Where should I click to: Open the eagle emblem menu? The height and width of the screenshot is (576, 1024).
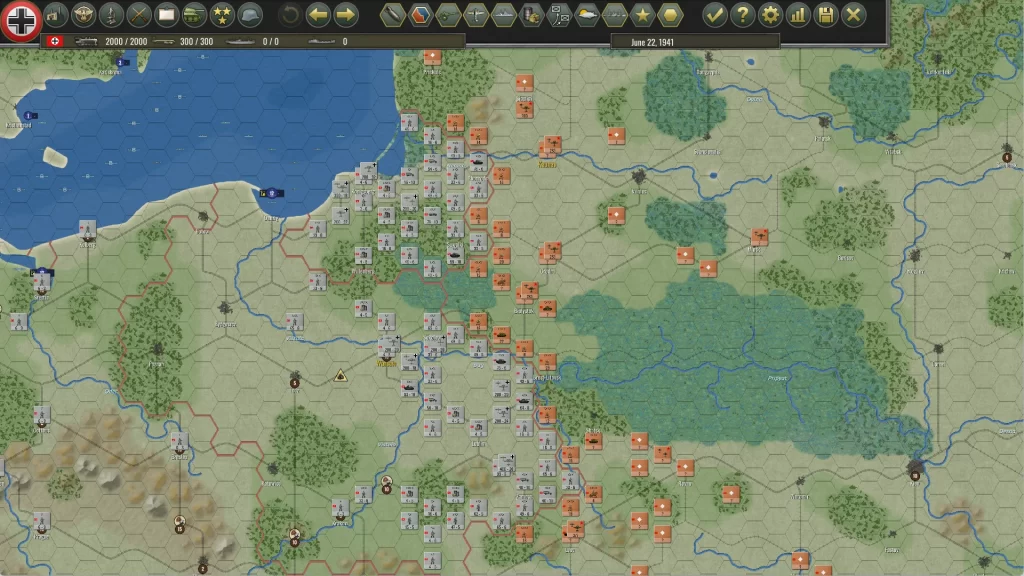coord(83,15)
